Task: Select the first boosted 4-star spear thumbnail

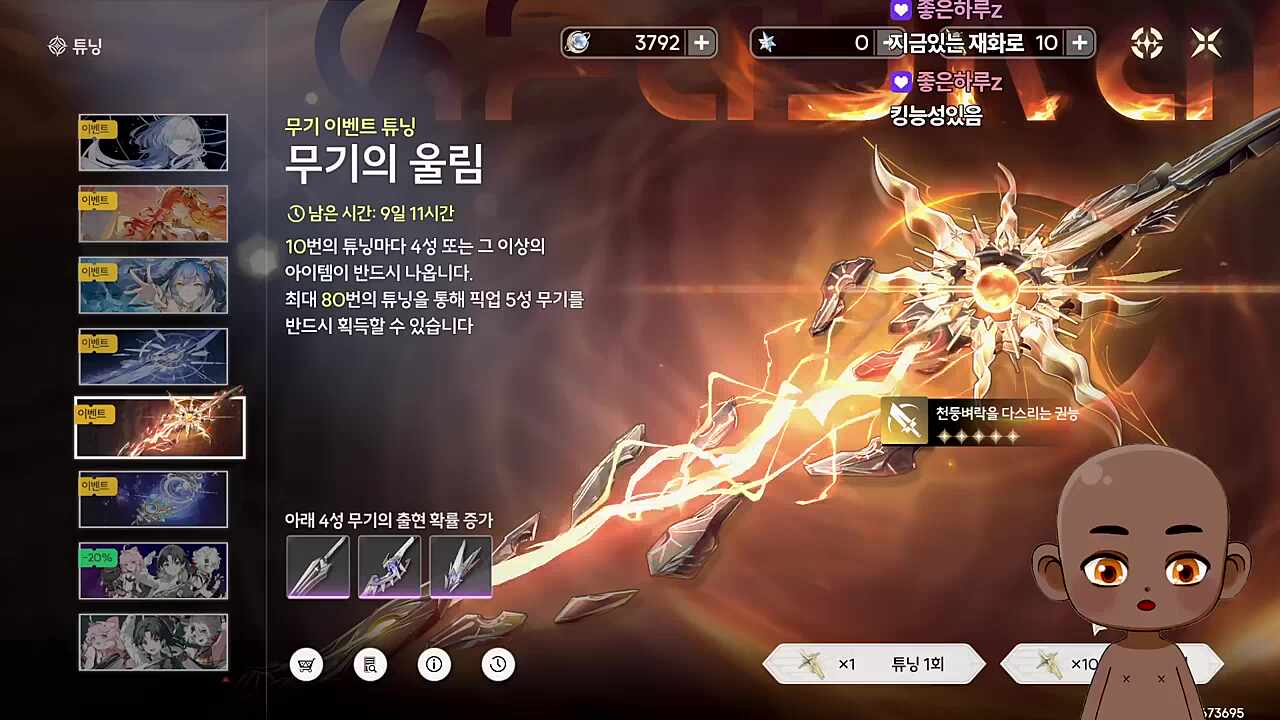Action: tap(318, 567)
